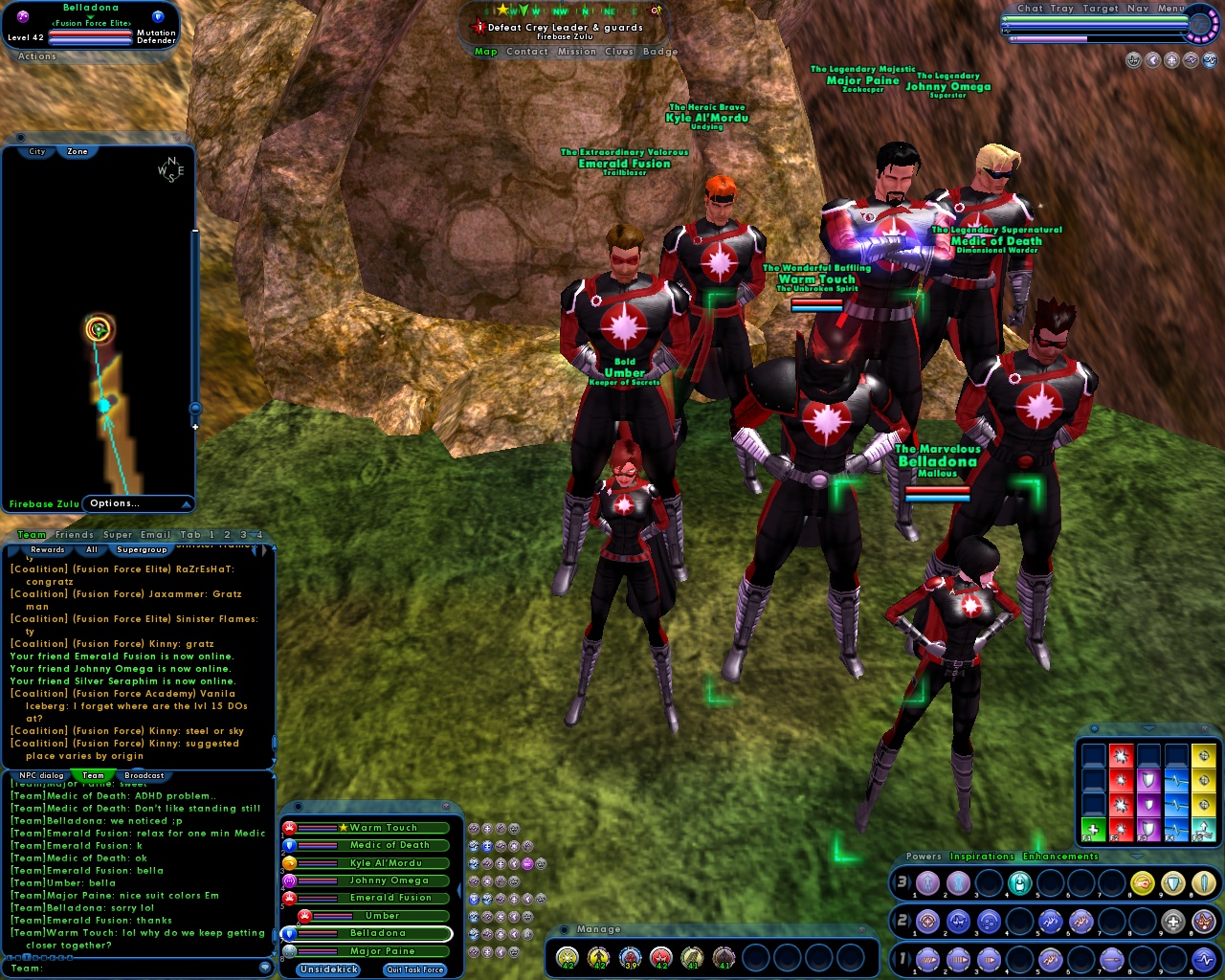The width and height of the screenshot is (1225, 980).
Task: Expand the power tray dropdown arrow near Enhancements
Action: point(1137,857)
